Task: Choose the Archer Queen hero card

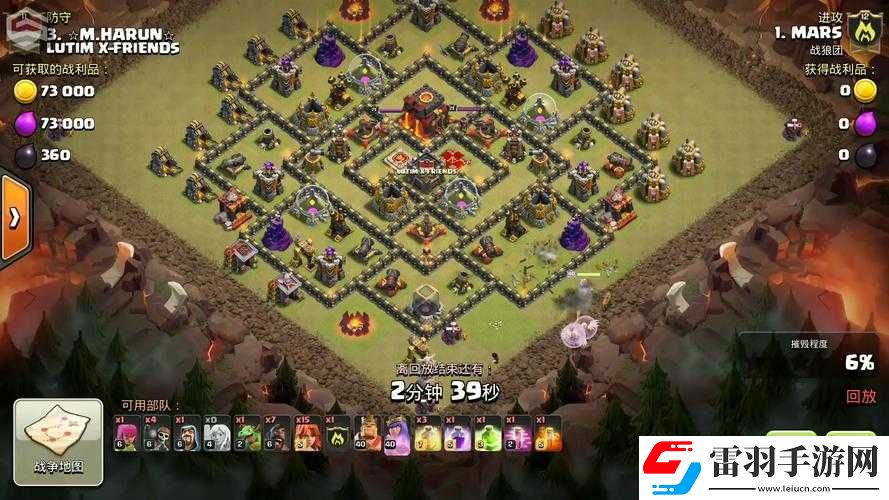Action: pyautogui.click(x=398, y=434)
